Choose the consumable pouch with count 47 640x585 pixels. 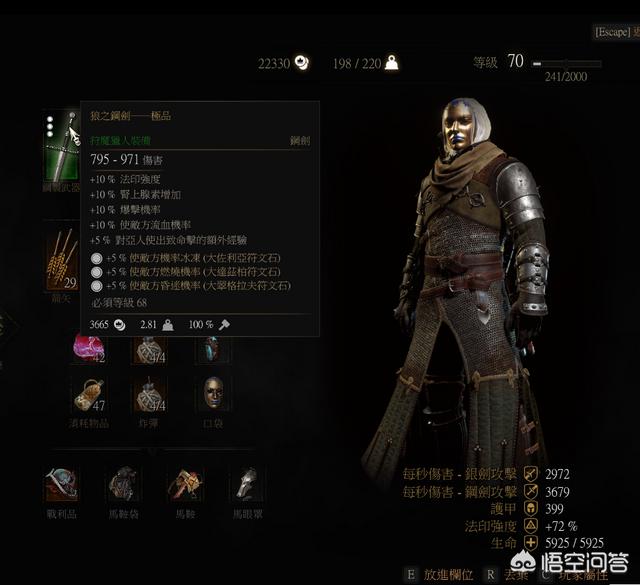click(89, 394)
